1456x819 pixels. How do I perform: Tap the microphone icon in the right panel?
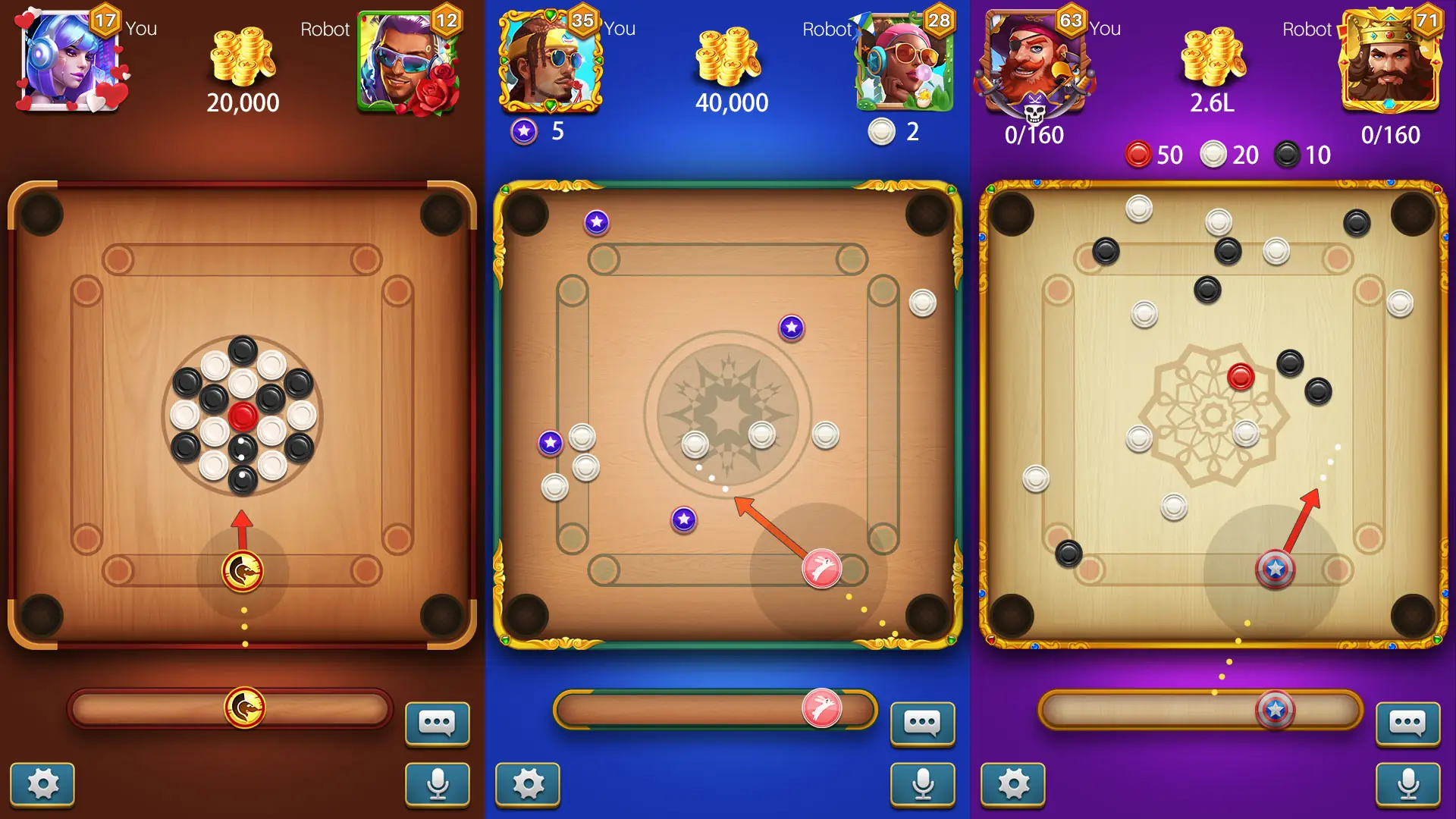click(1407, 785)
